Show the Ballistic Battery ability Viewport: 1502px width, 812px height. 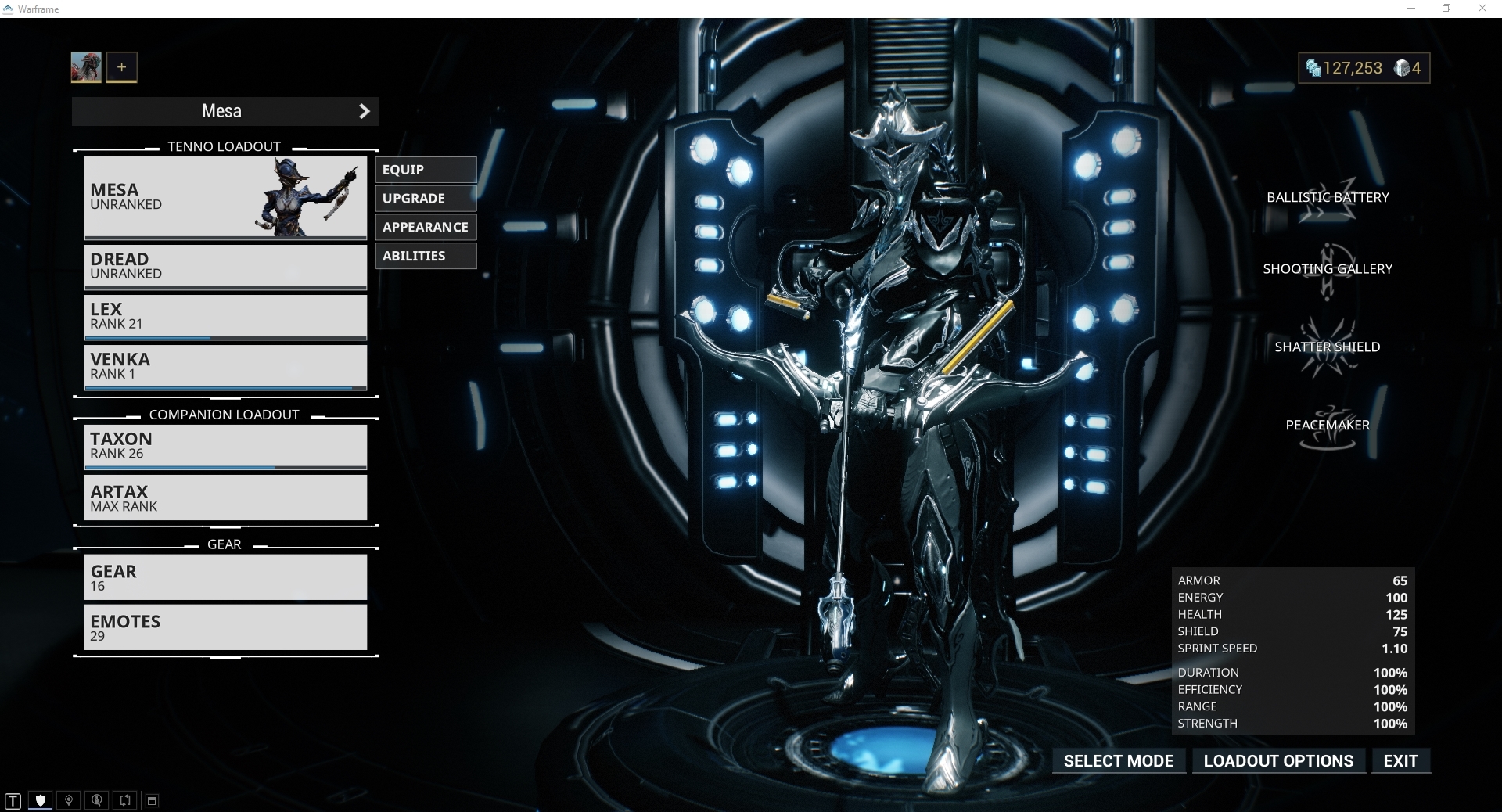[x=1328, y=199]
